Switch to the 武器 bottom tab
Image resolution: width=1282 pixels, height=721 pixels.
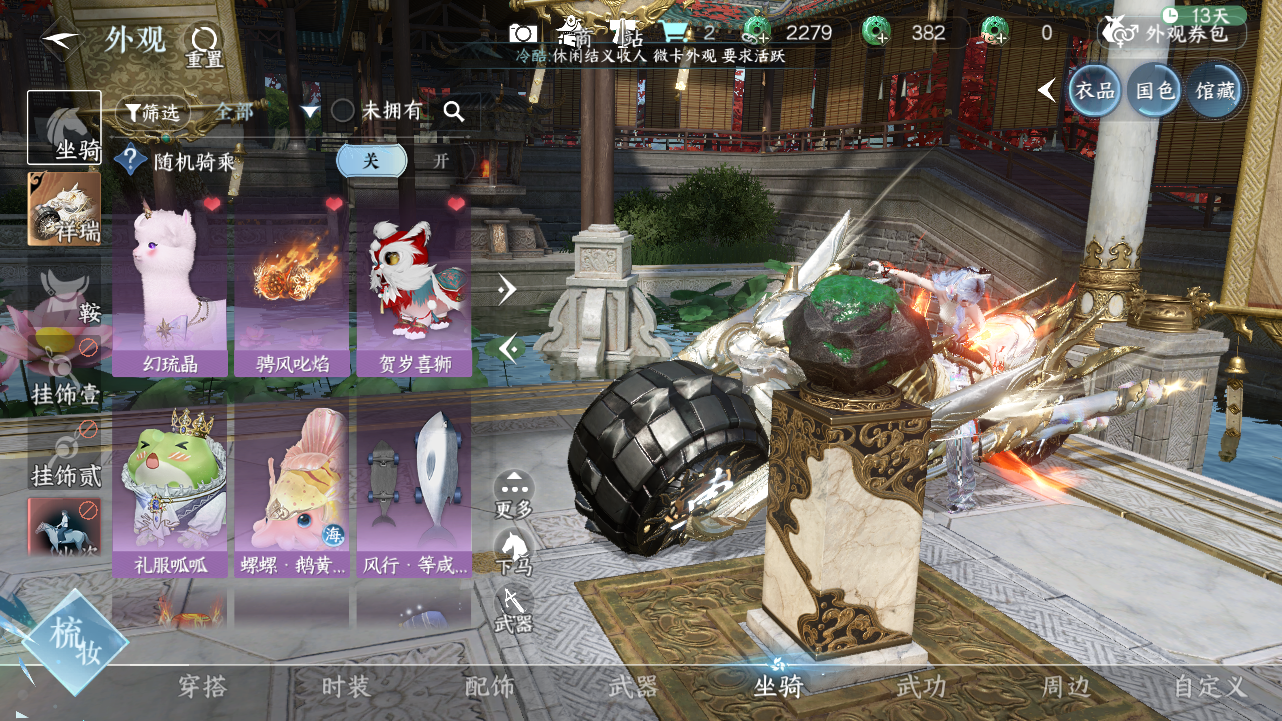click(x=633, y=687)
